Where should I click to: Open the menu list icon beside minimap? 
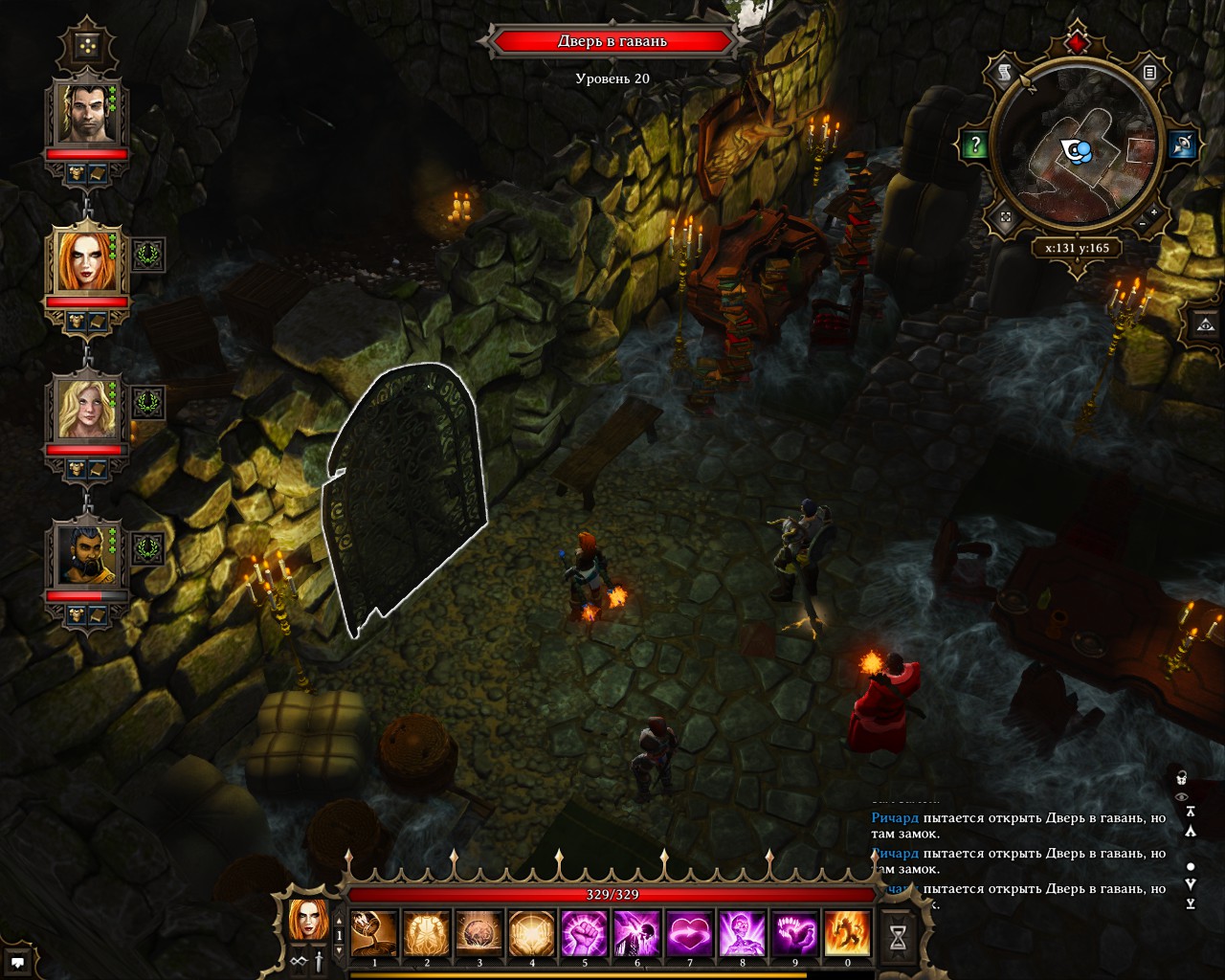1150,73
